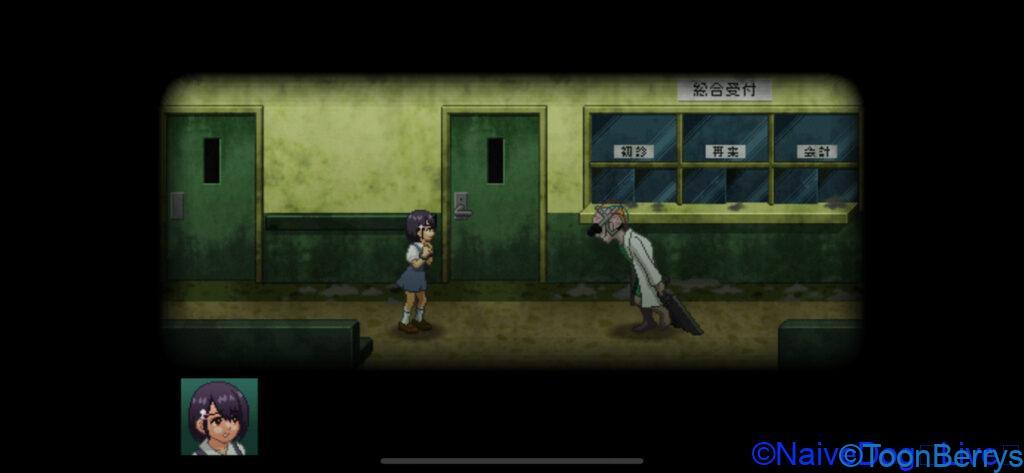Screen dimensions: 1024x473
Task: Tap the purple-haired girl character portrait
Action: pos(219,416)
